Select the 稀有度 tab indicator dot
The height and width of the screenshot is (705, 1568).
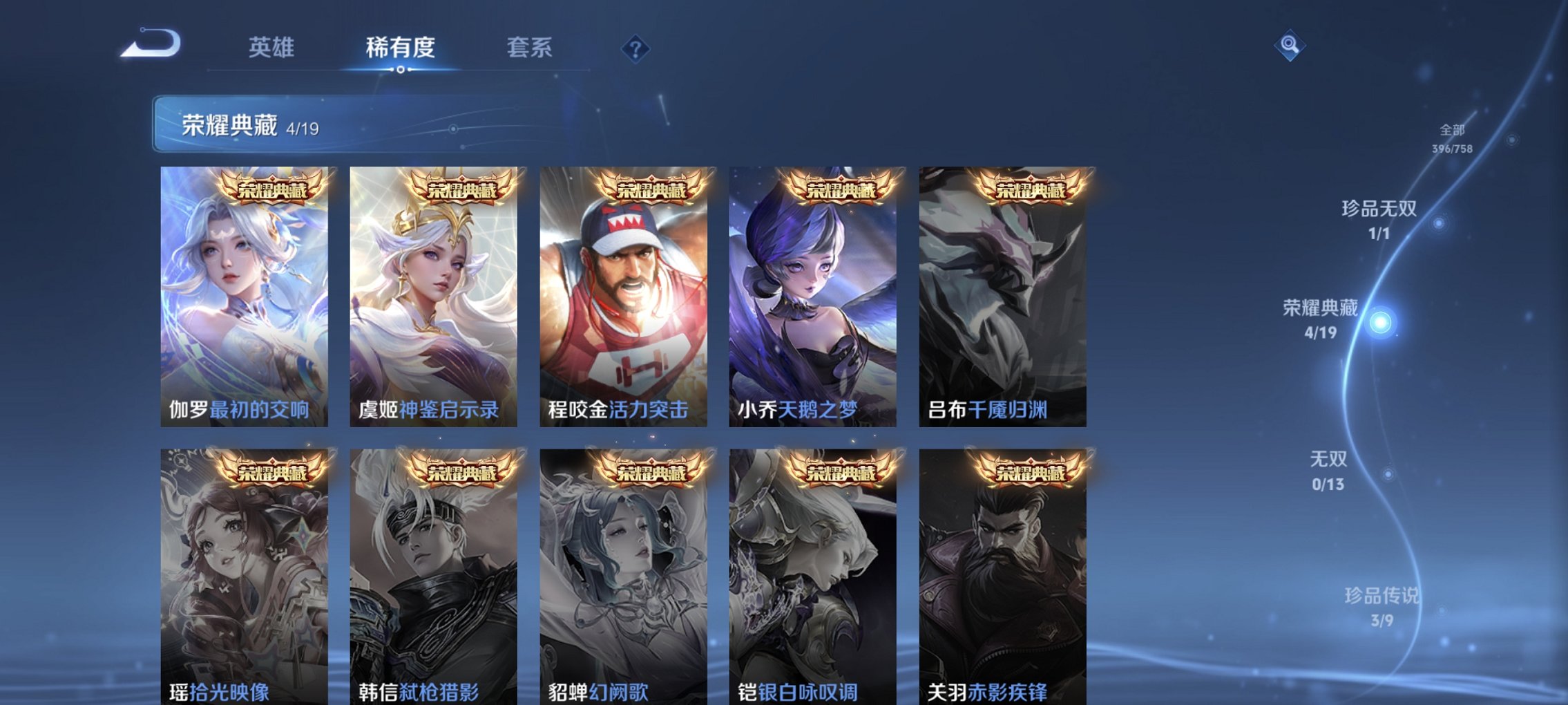[401, 68]
